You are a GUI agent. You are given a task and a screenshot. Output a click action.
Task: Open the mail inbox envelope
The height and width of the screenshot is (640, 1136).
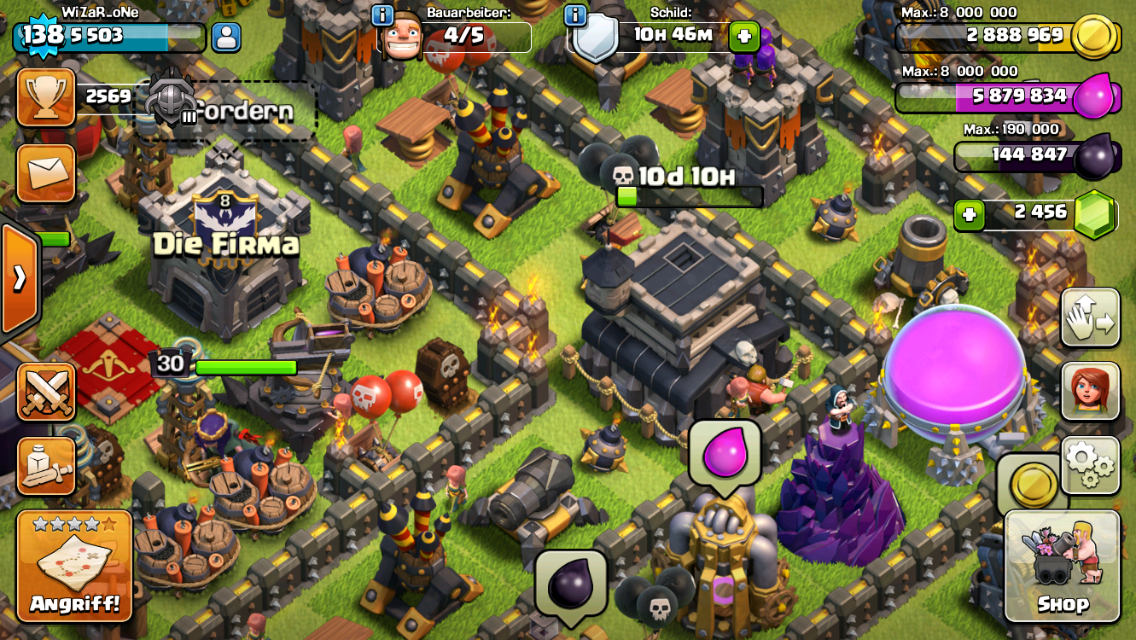46,173
